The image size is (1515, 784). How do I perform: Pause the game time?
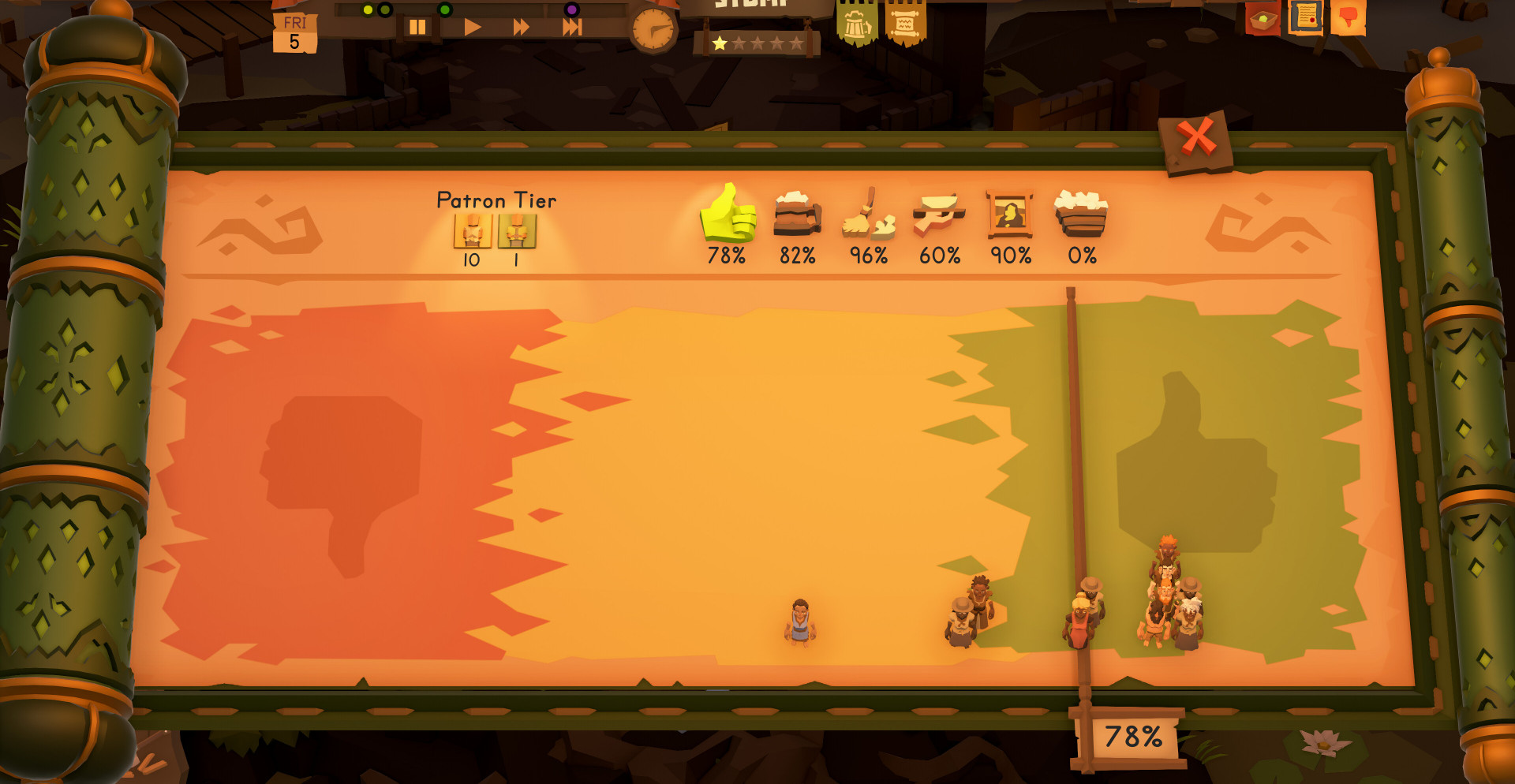click(417, 28)
